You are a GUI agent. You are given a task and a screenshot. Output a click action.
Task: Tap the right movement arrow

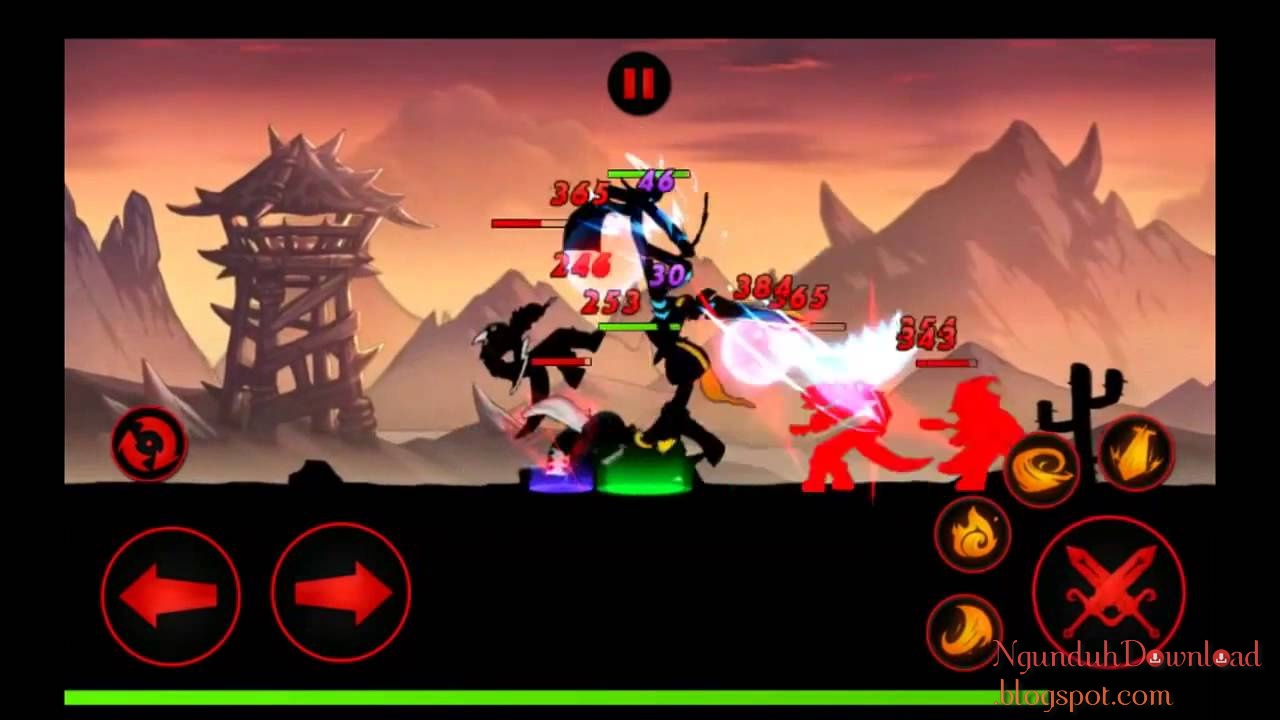[340, 594]
